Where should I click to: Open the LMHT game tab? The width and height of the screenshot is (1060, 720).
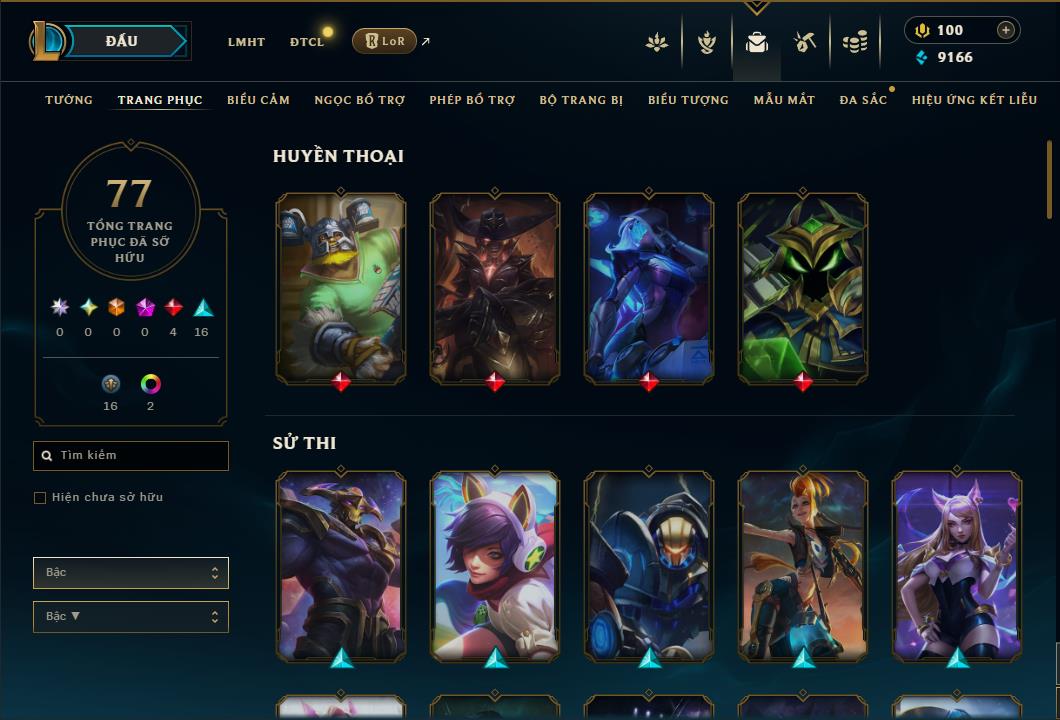[x=246, y=42]
